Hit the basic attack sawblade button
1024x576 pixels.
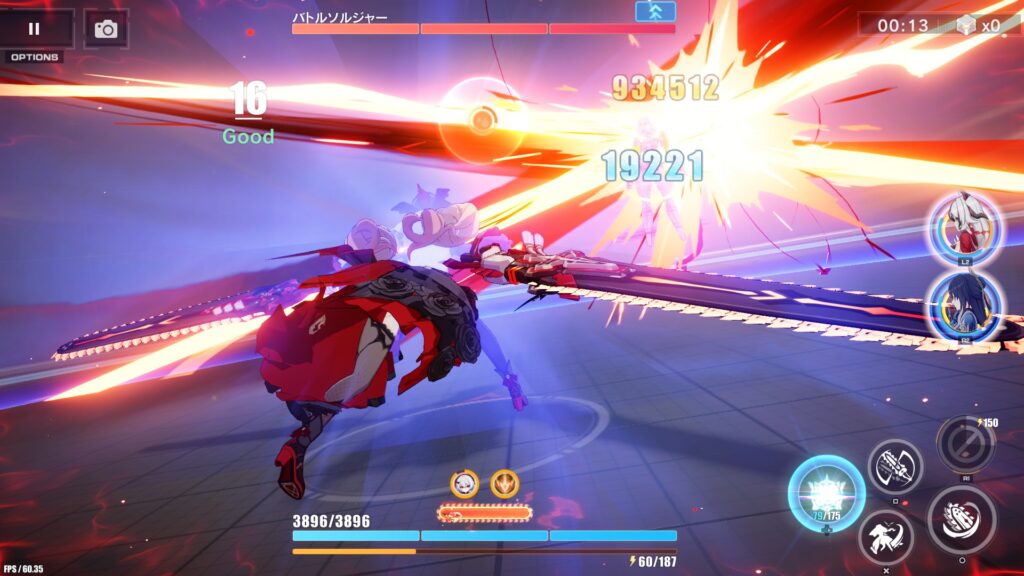pyautogui.click(x=961, y=520)
